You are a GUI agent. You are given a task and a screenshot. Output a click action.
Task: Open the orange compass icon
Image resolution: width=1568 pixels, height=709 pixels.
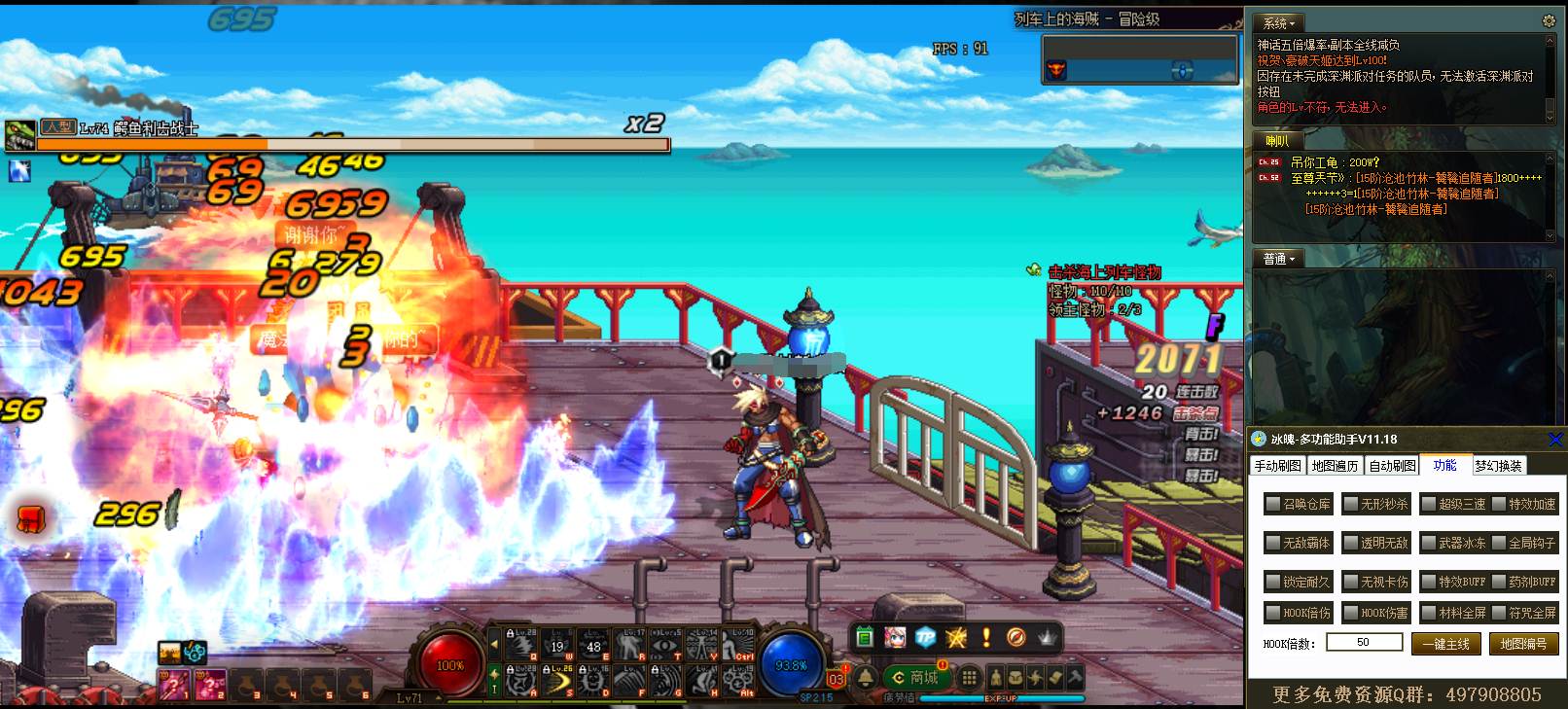click(1016, 637)
